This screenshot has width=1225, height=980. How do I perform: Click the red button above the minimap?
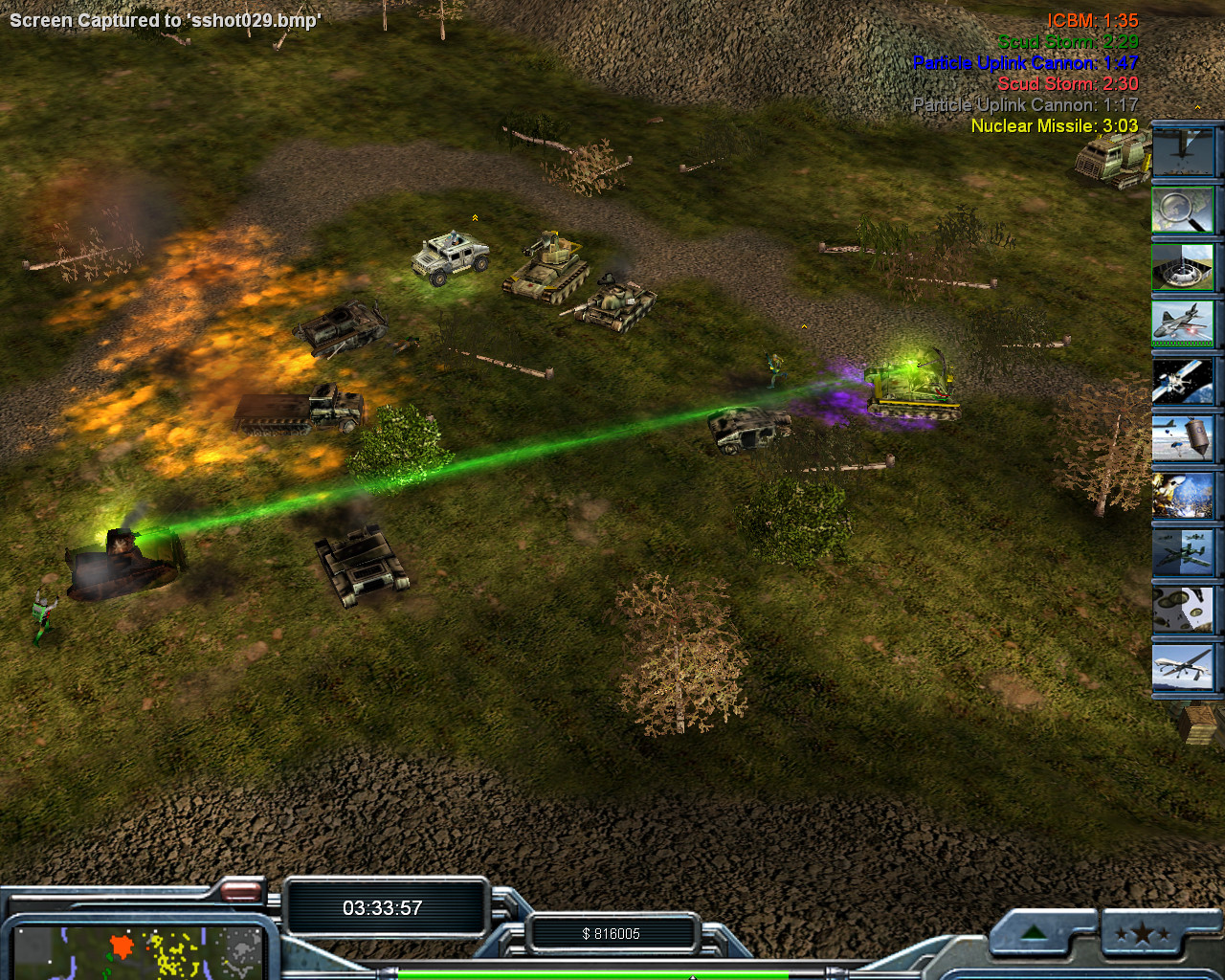coord(240,892)
